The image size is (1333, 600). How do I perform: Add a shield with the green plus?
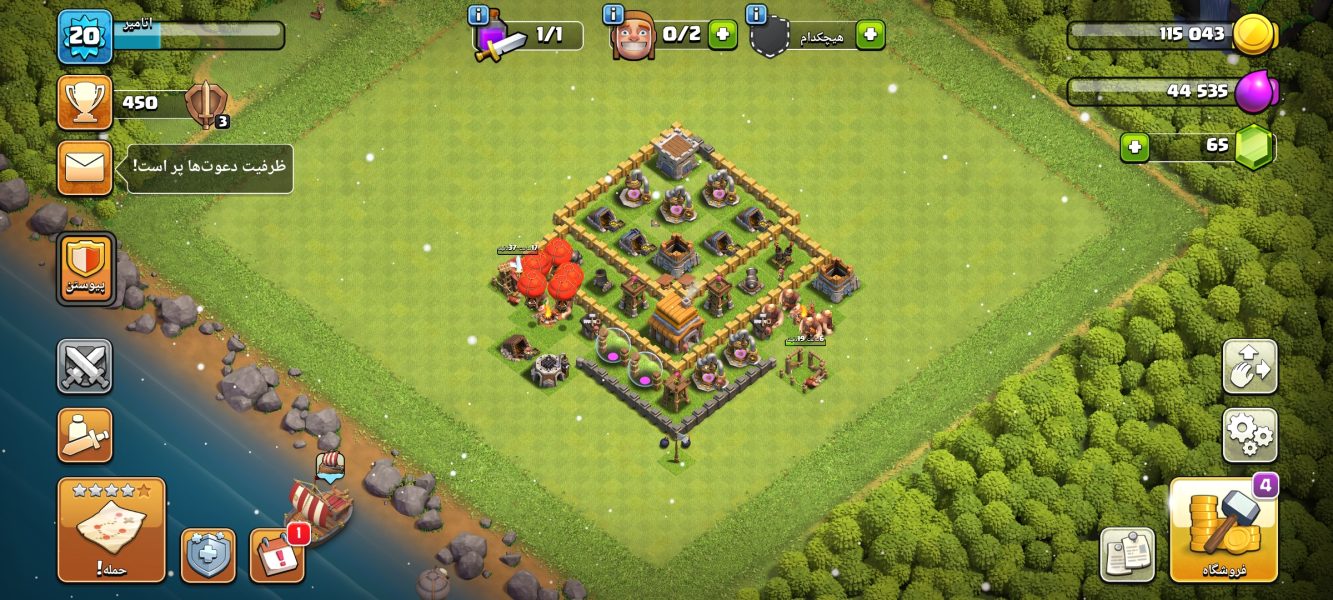[870, 35]
